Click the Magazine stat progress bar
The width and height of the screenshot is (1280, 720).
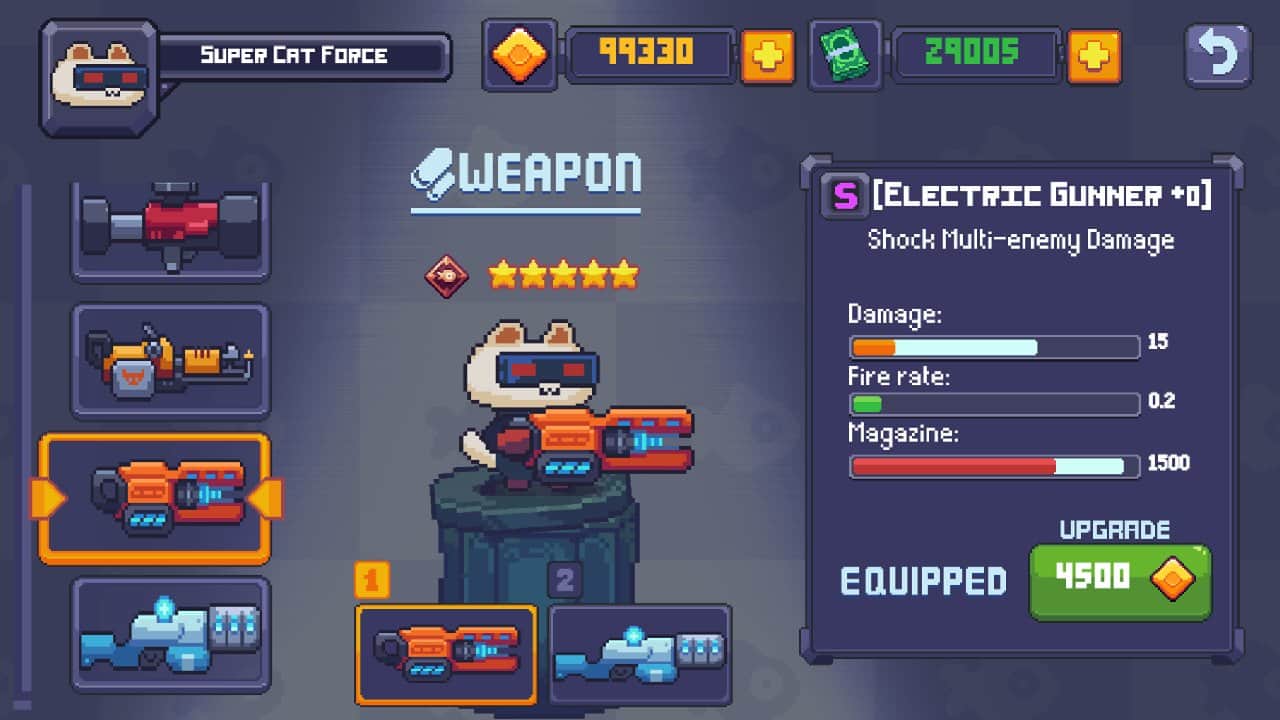(x=993, y=464)
